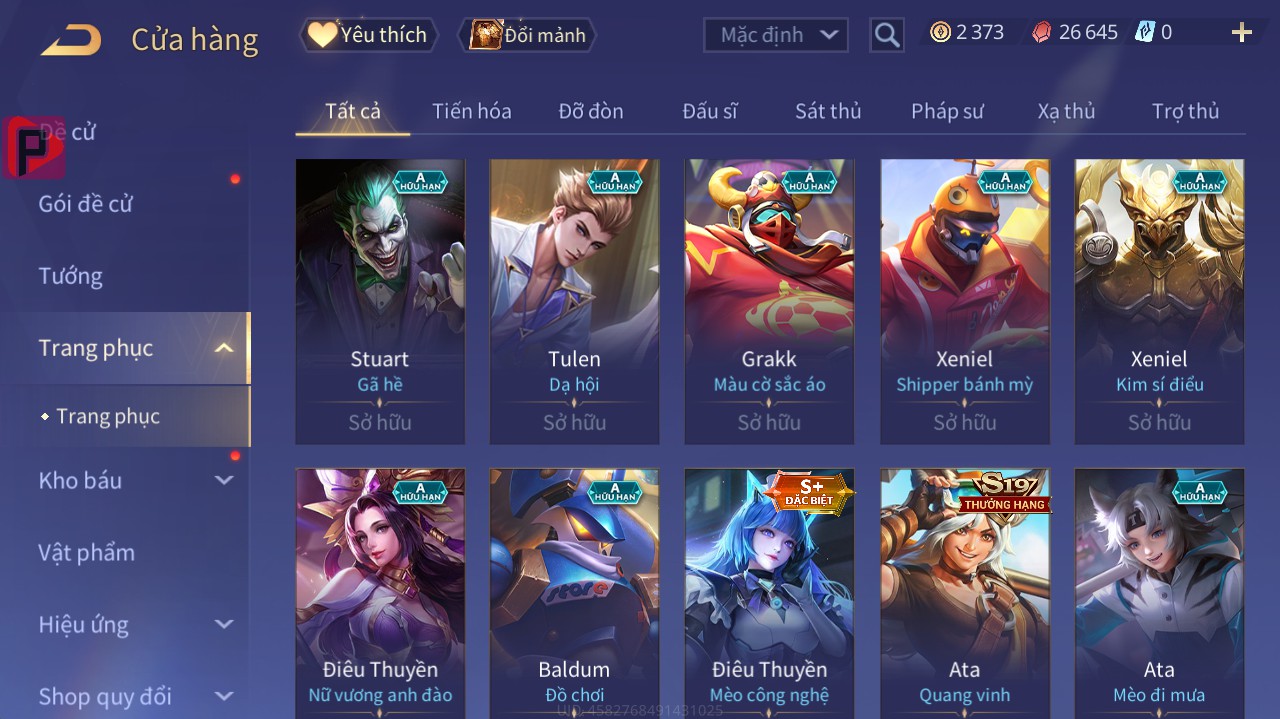Select the Stuart Gã hề skin card
The height and width of the screenshot is (719, 1280).
(x=380, y=301)
